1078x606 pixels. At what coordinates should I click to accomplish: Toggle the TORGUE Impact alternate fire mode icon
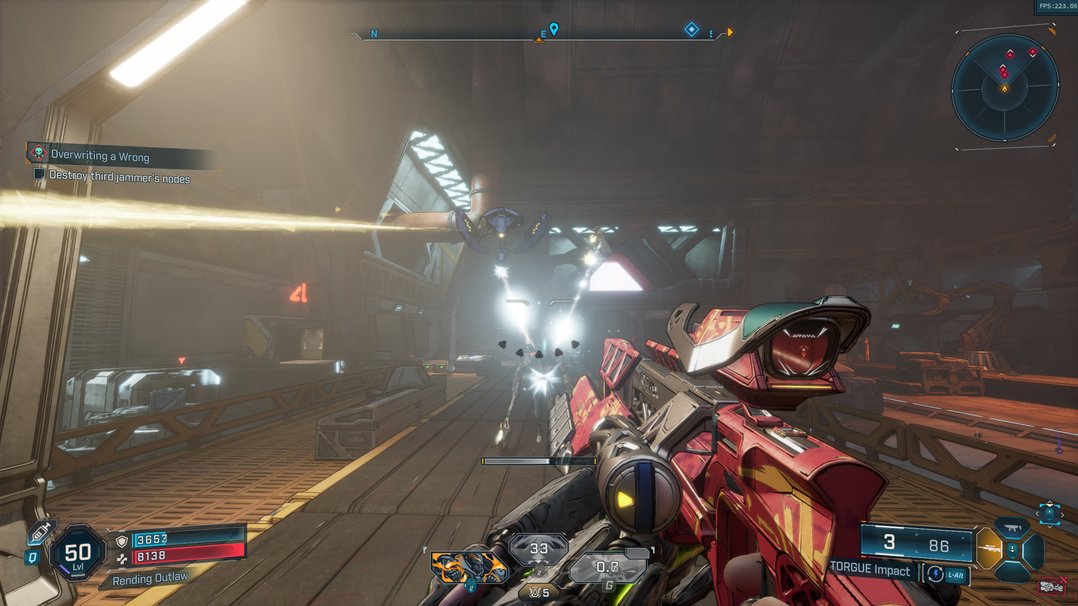pos(935,574)
